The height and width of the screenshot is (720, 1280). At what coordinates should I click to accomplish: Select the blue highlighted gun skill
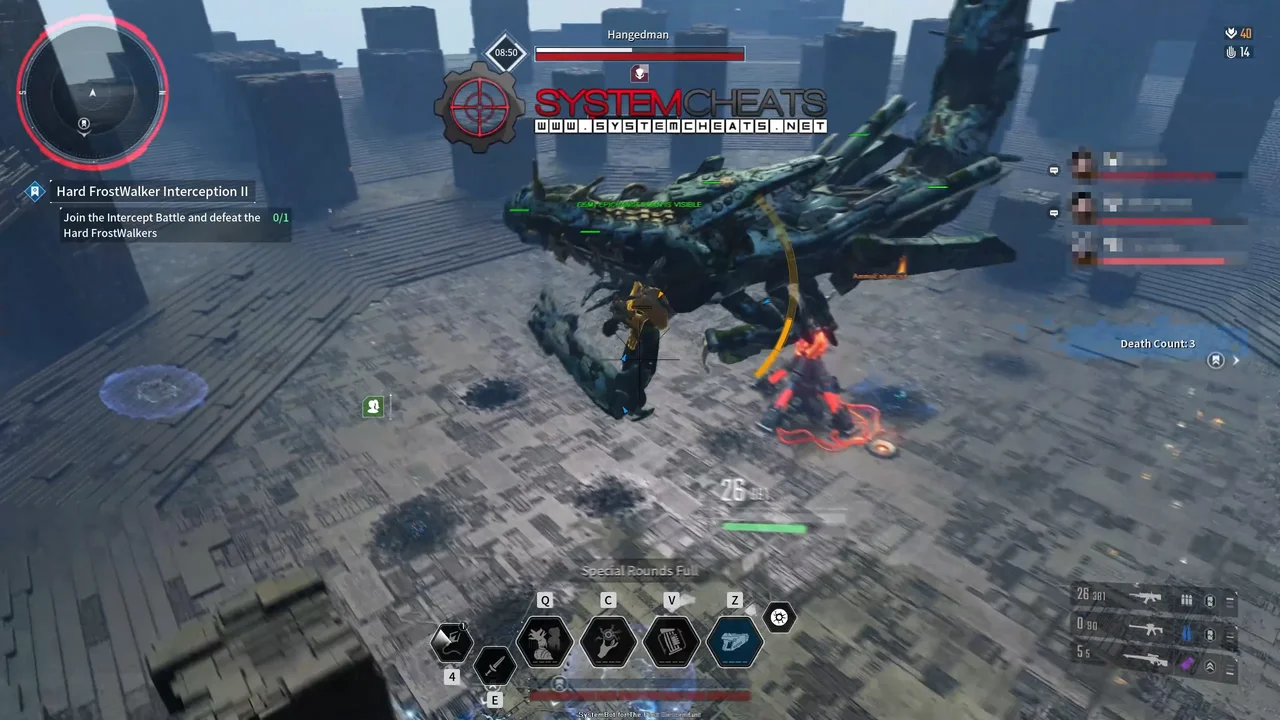[735, 641]
